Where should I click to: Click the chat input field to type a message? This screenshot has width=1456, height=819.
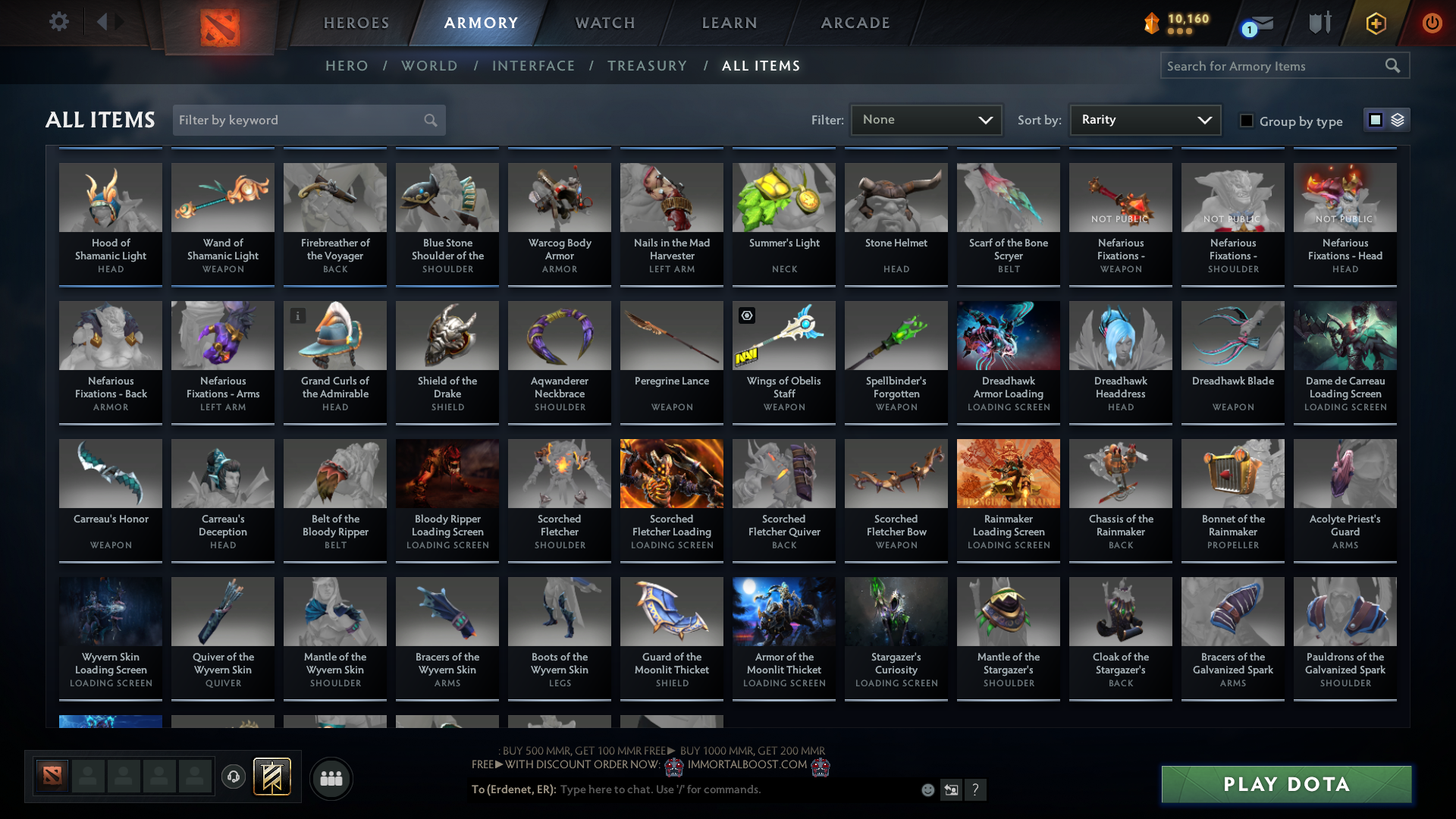point(720,789)
